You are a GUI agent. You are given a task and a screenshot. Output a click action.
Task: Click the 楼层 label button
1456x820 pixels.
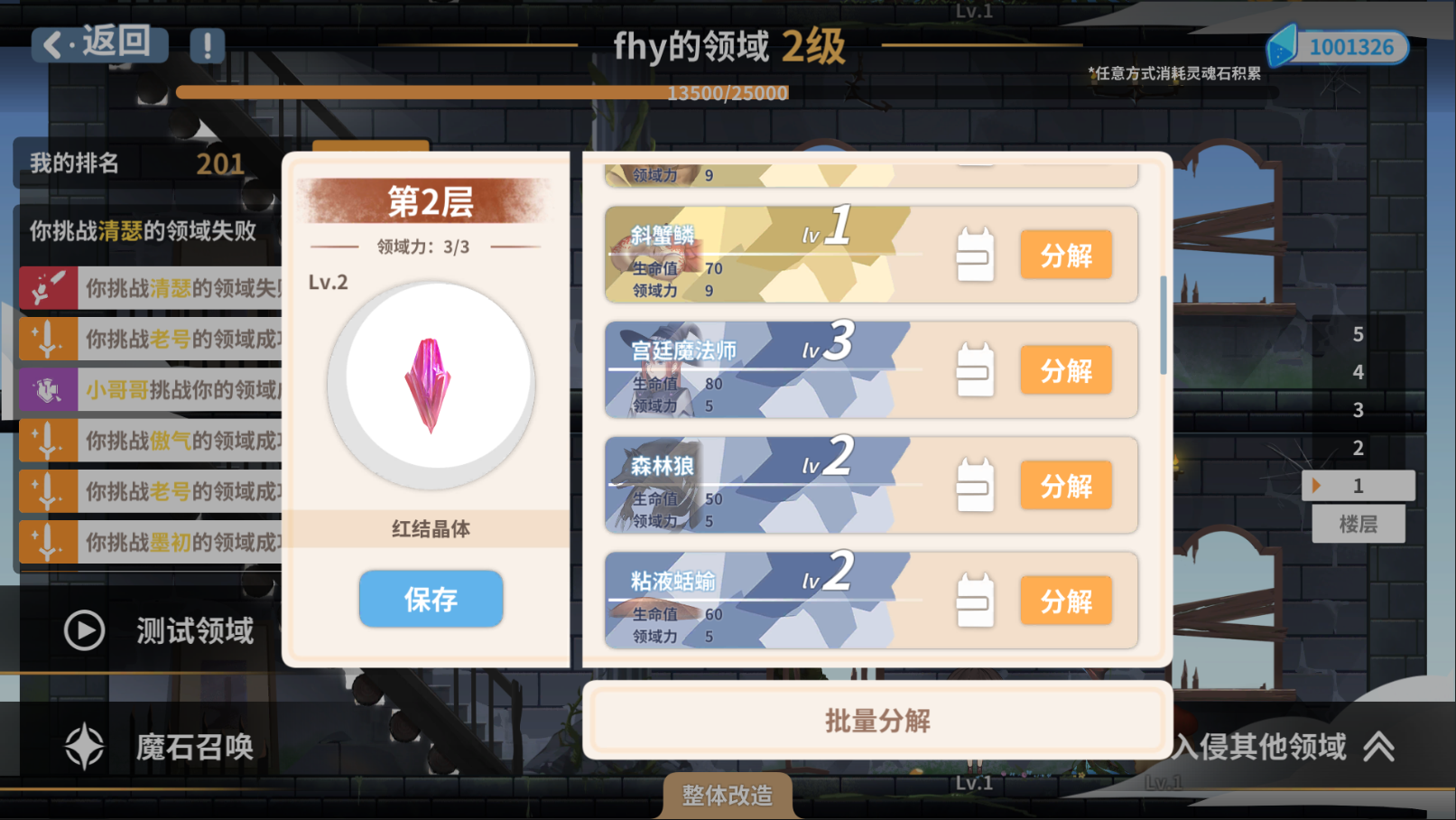pyautogui.click(x=1358, y=524)
